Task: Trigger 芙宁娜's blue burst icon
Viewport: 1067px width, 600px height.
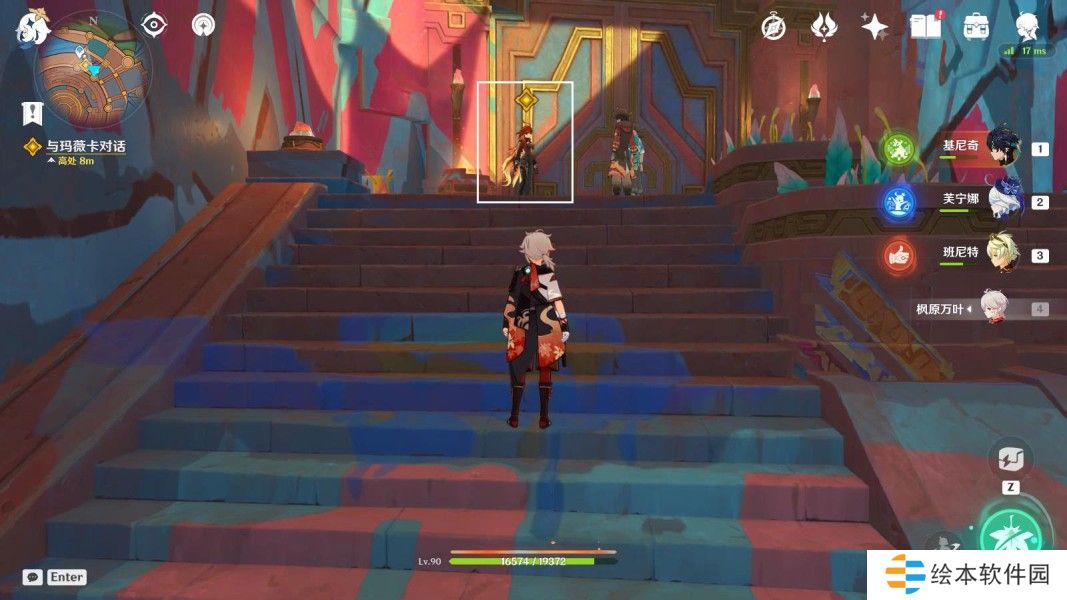Action: (x=898, y=203)
